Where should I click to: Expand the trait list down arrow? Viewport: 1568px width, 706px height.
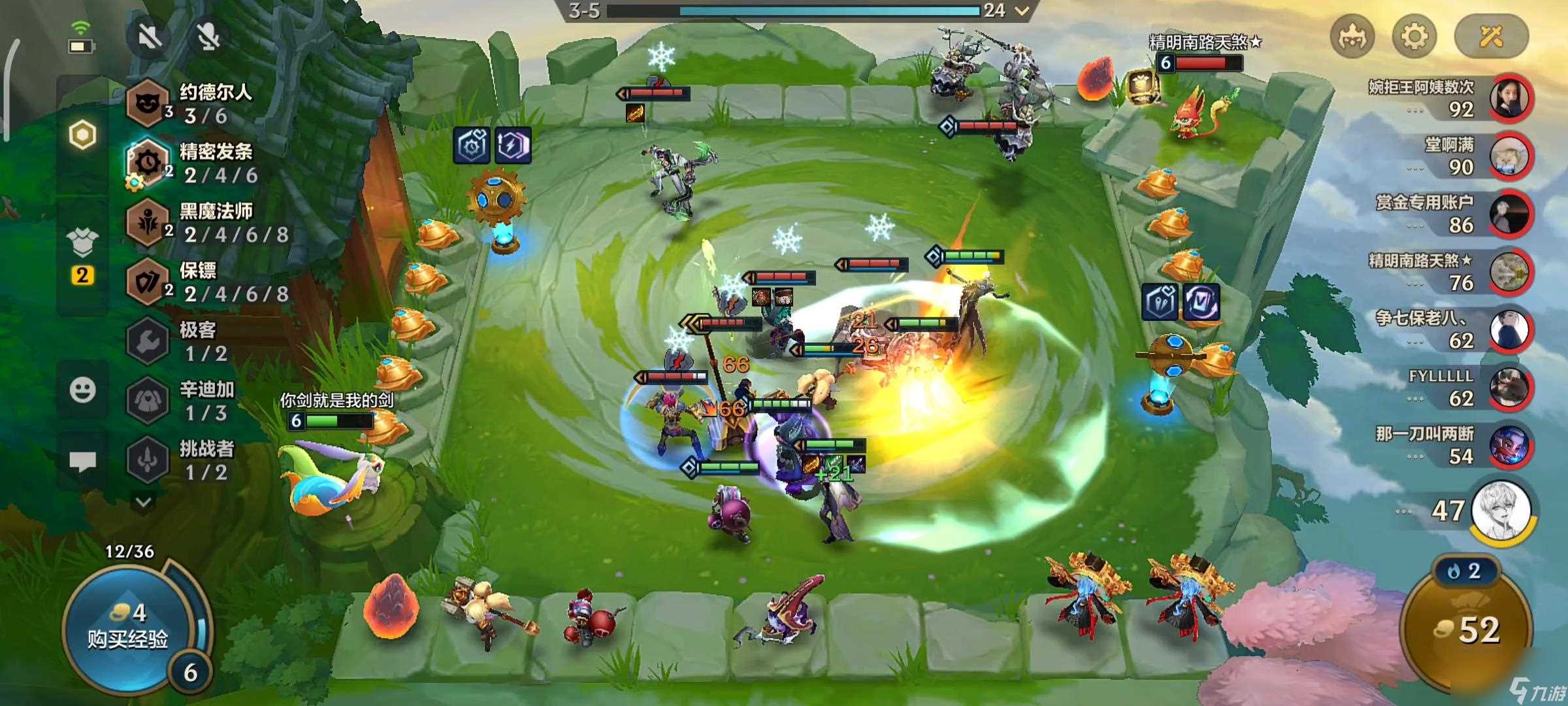click(x=144, y=502)
